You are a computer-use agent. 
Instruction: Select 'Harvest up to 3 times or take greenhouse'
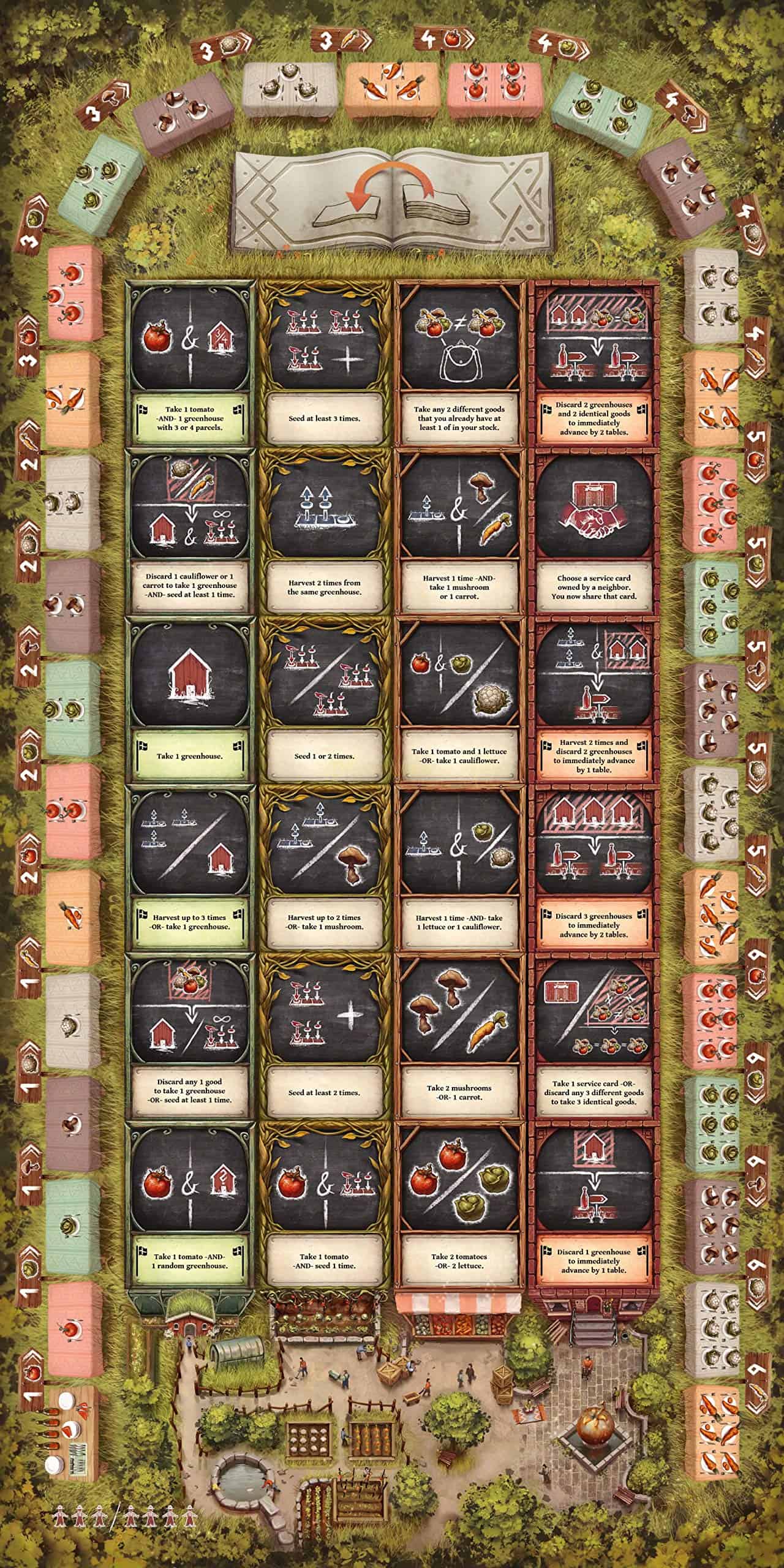(190, 869)
